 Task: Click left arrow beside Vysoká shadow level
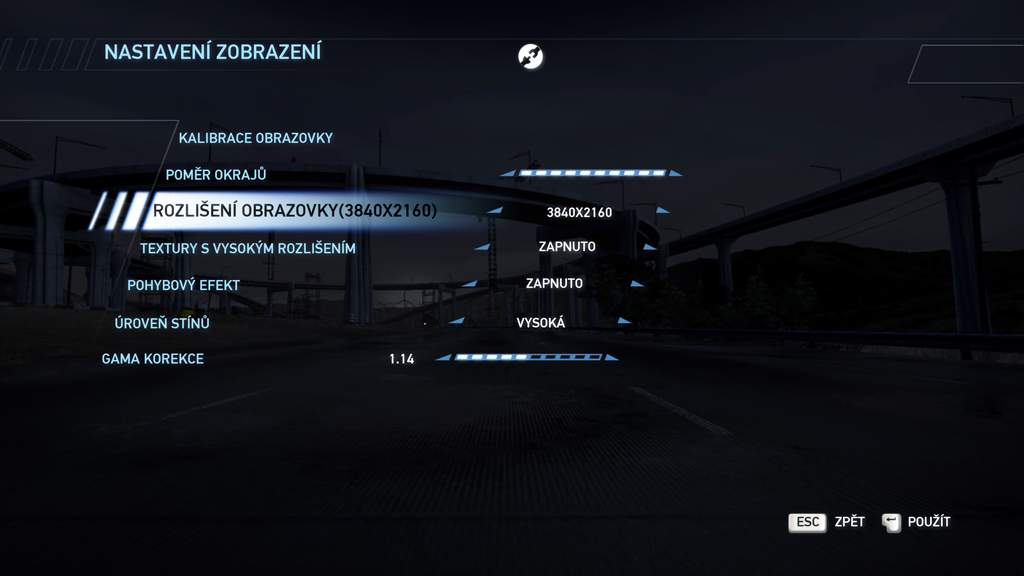click(457, 322)
